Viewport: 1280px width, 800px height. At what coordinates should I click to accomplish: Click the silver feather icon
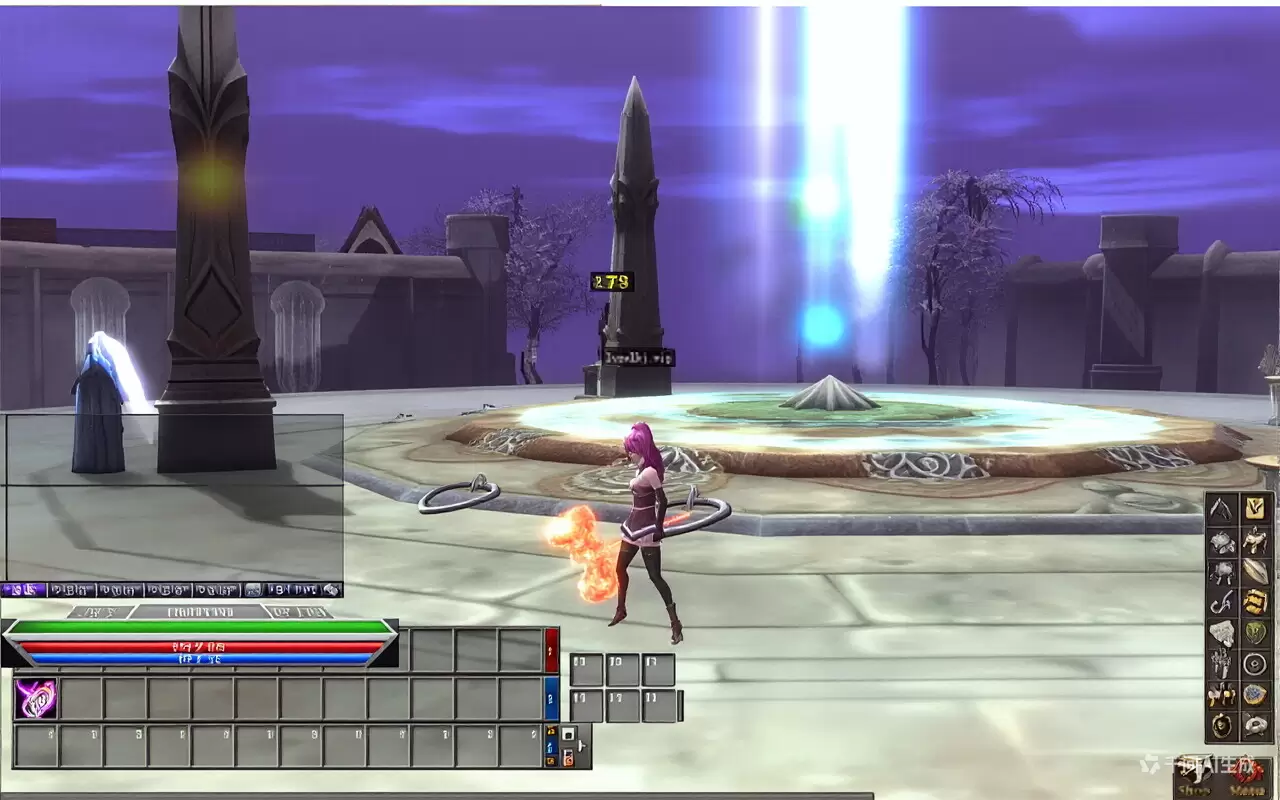[x=1254, y=572]
